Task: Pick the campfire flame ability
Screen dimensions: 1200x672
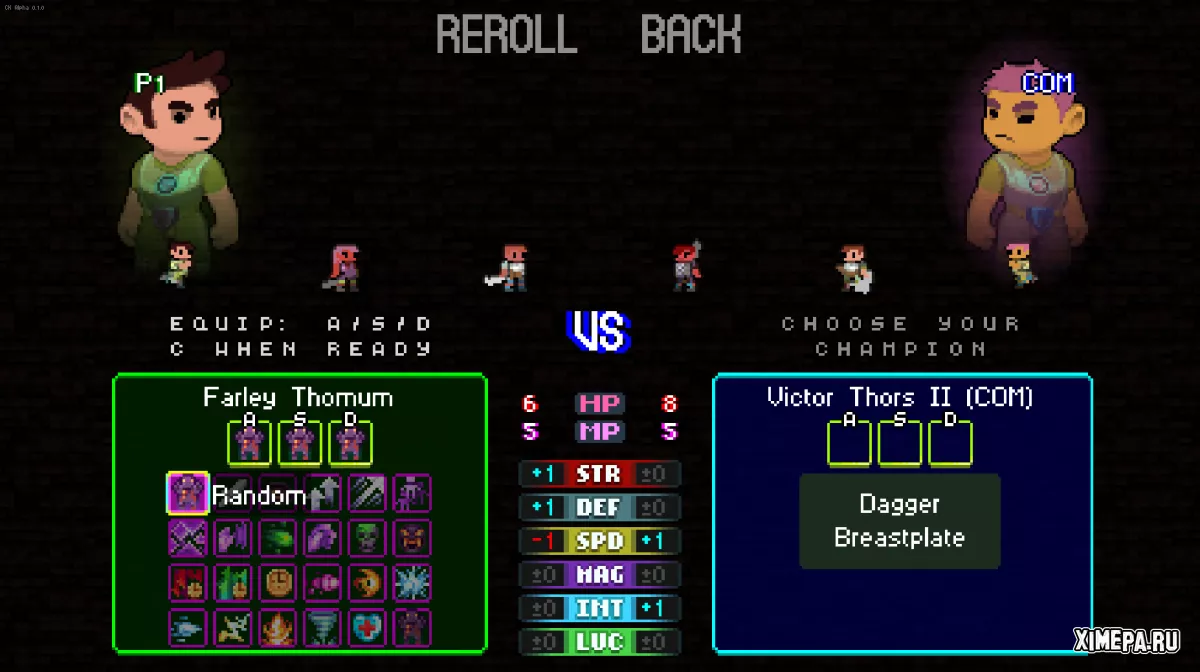Action: [277, 627]
